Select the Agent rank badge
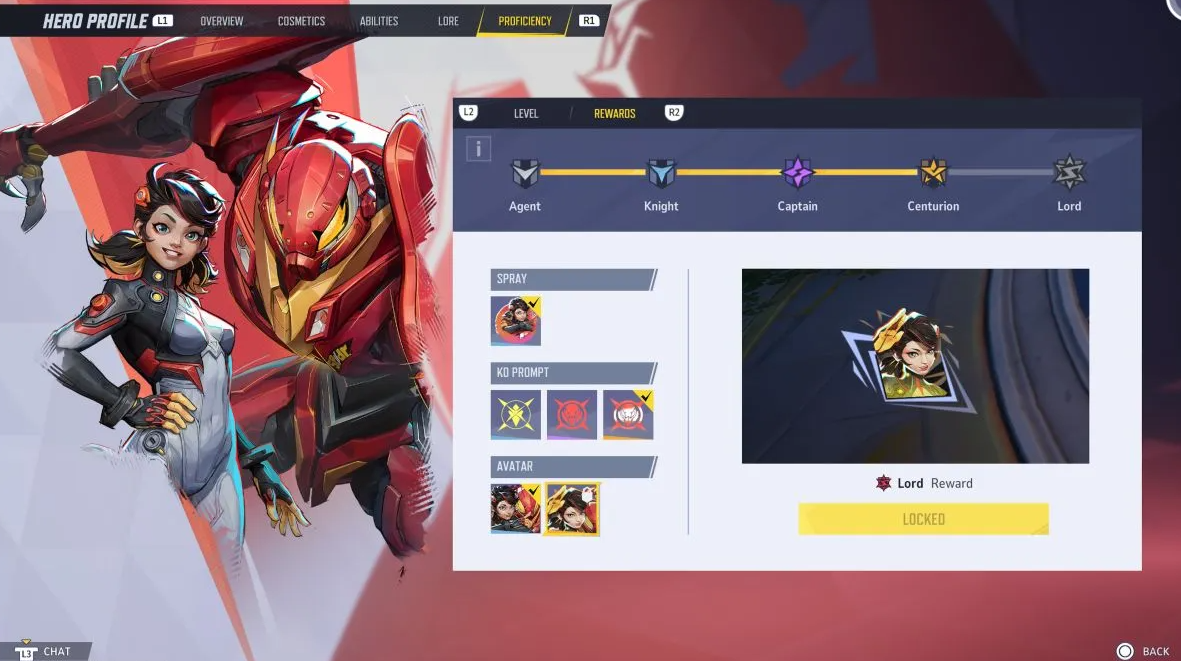Viewport: 1181px width, 661px height. point(525,174)
